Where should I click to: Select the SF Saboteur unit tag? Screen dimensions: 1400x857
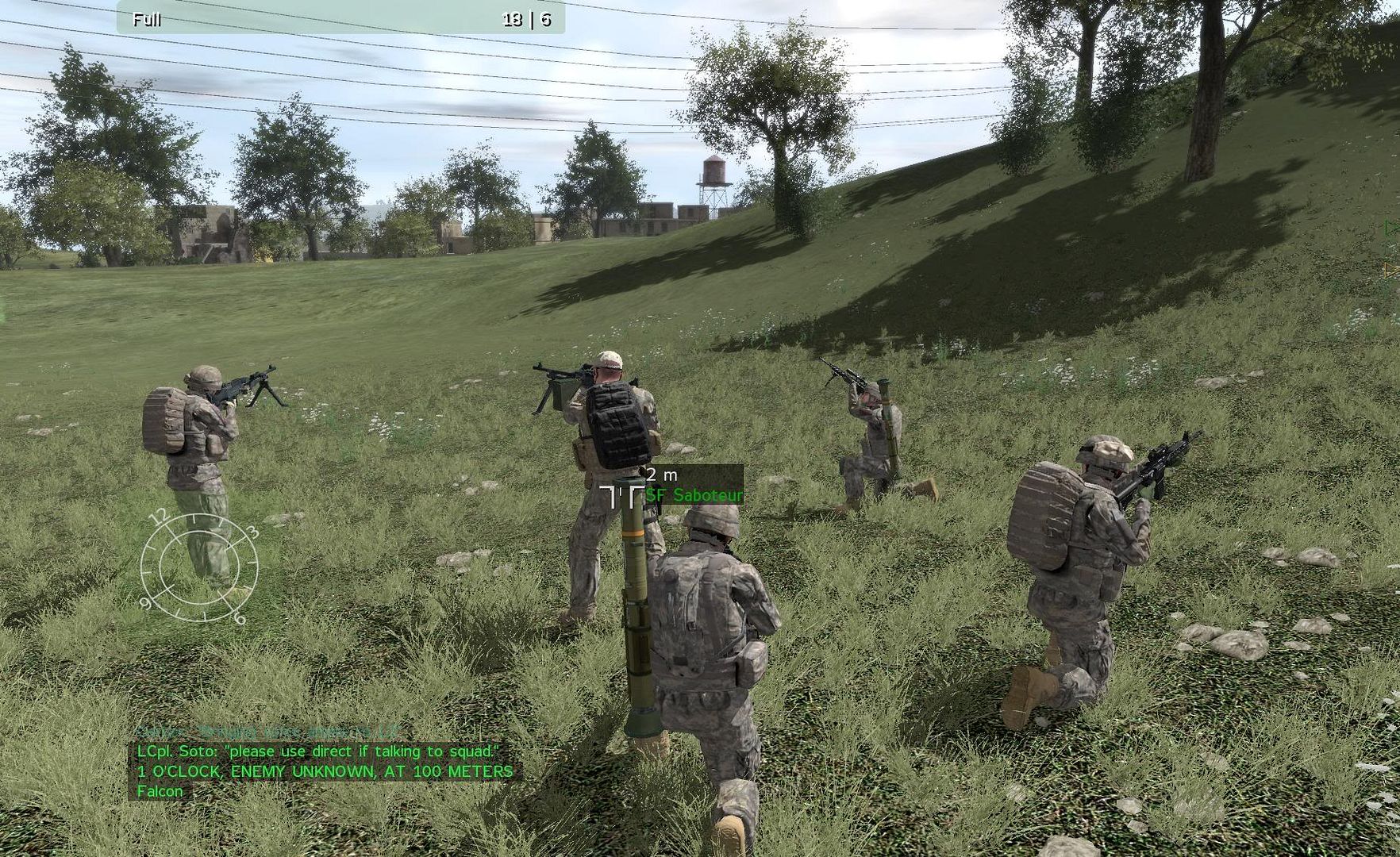point(694,495)
